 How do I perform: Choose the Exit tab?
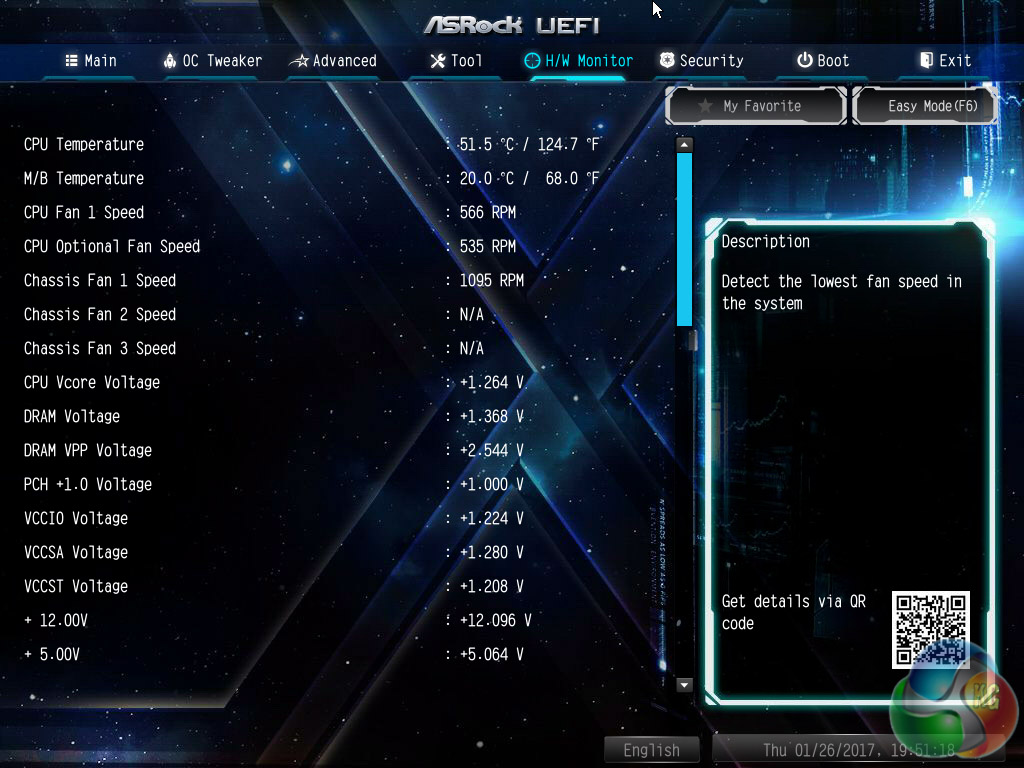pos(945,61)
